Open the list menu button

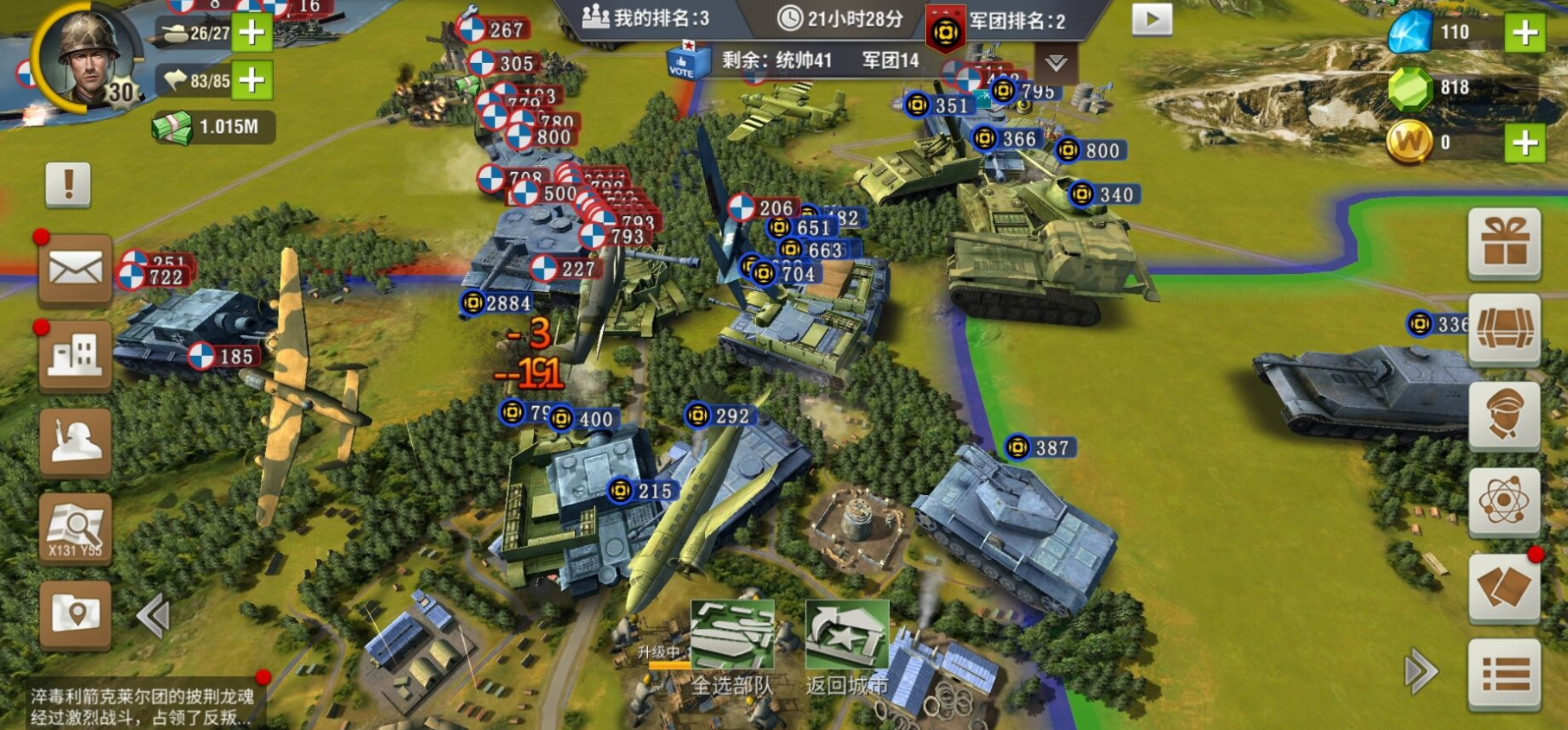[1504, 675]
